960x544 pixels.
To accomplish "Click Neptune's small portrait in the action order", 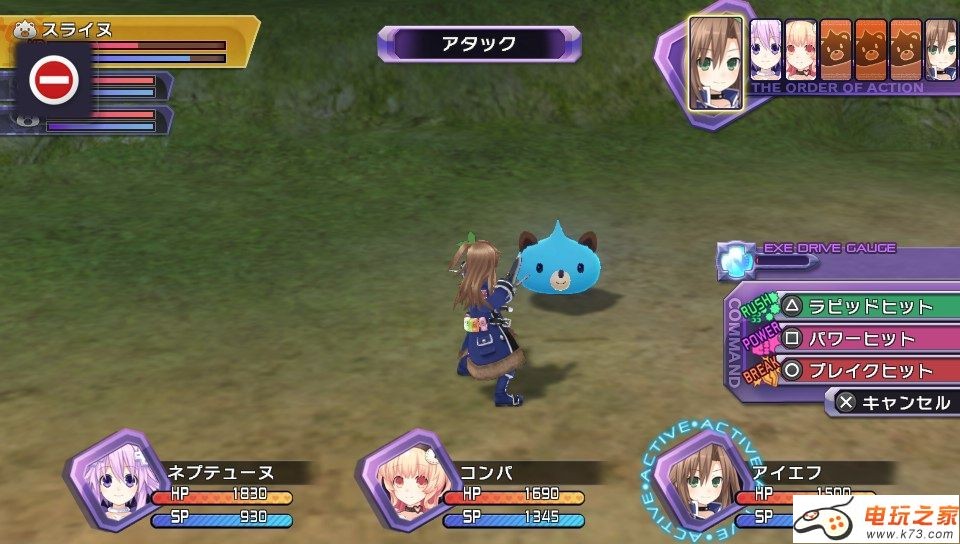I will click(x=766, y=50).
